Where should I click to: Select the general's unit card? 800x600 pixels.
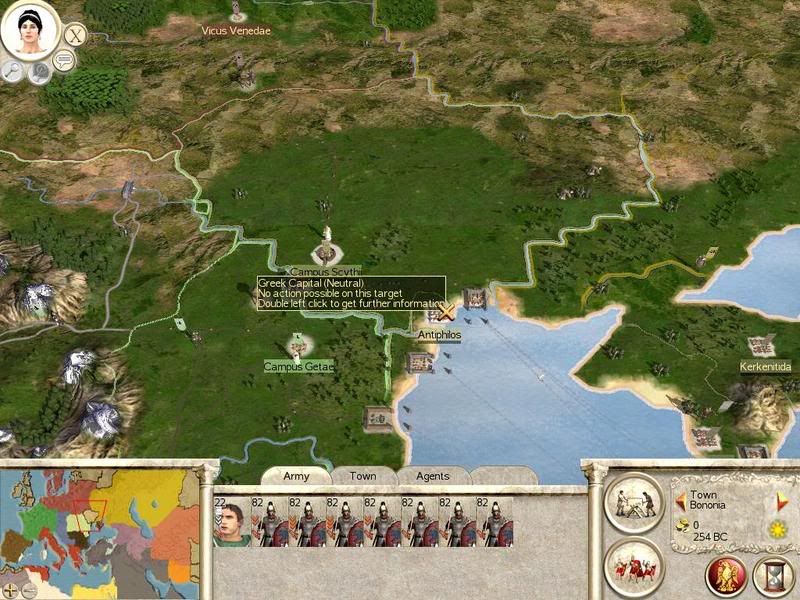pyautogui.click(x=231, y=522)
